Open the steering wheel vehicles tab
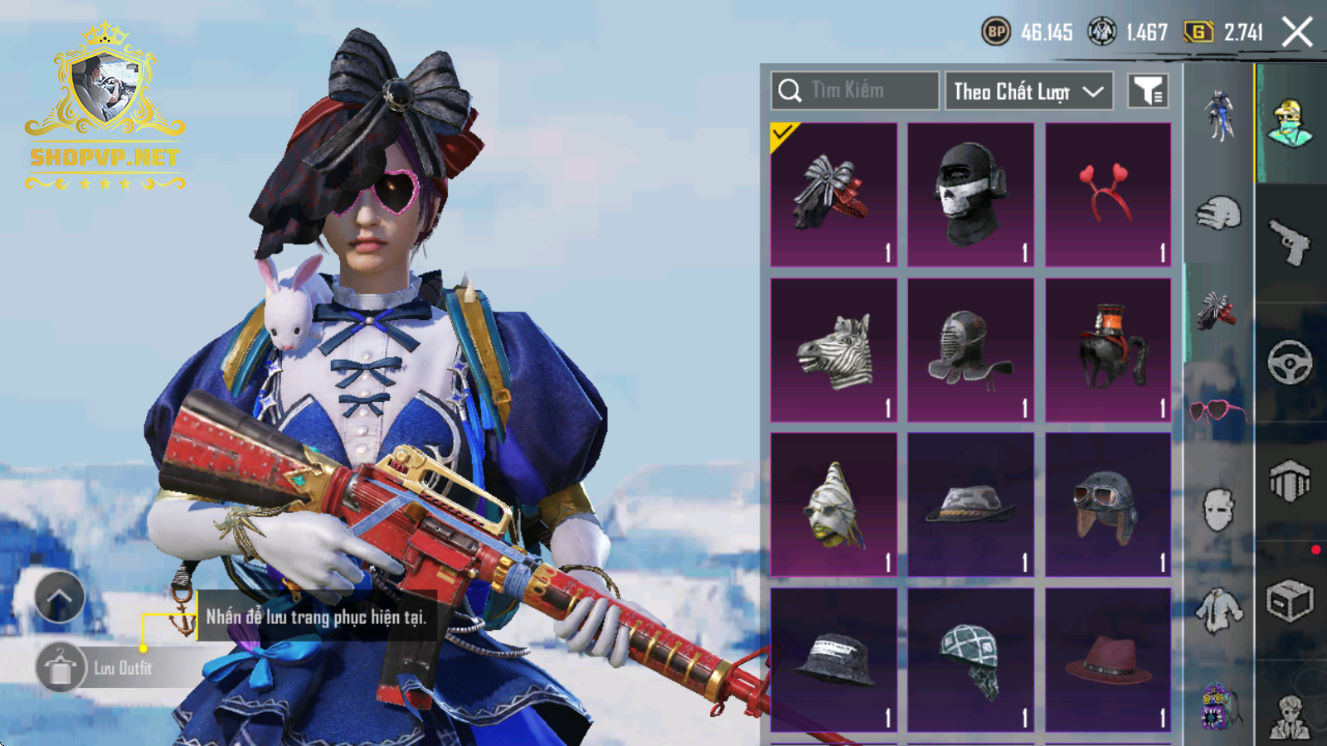The height and width of the screenshot is (746, 1327). tap(1290, 362)
